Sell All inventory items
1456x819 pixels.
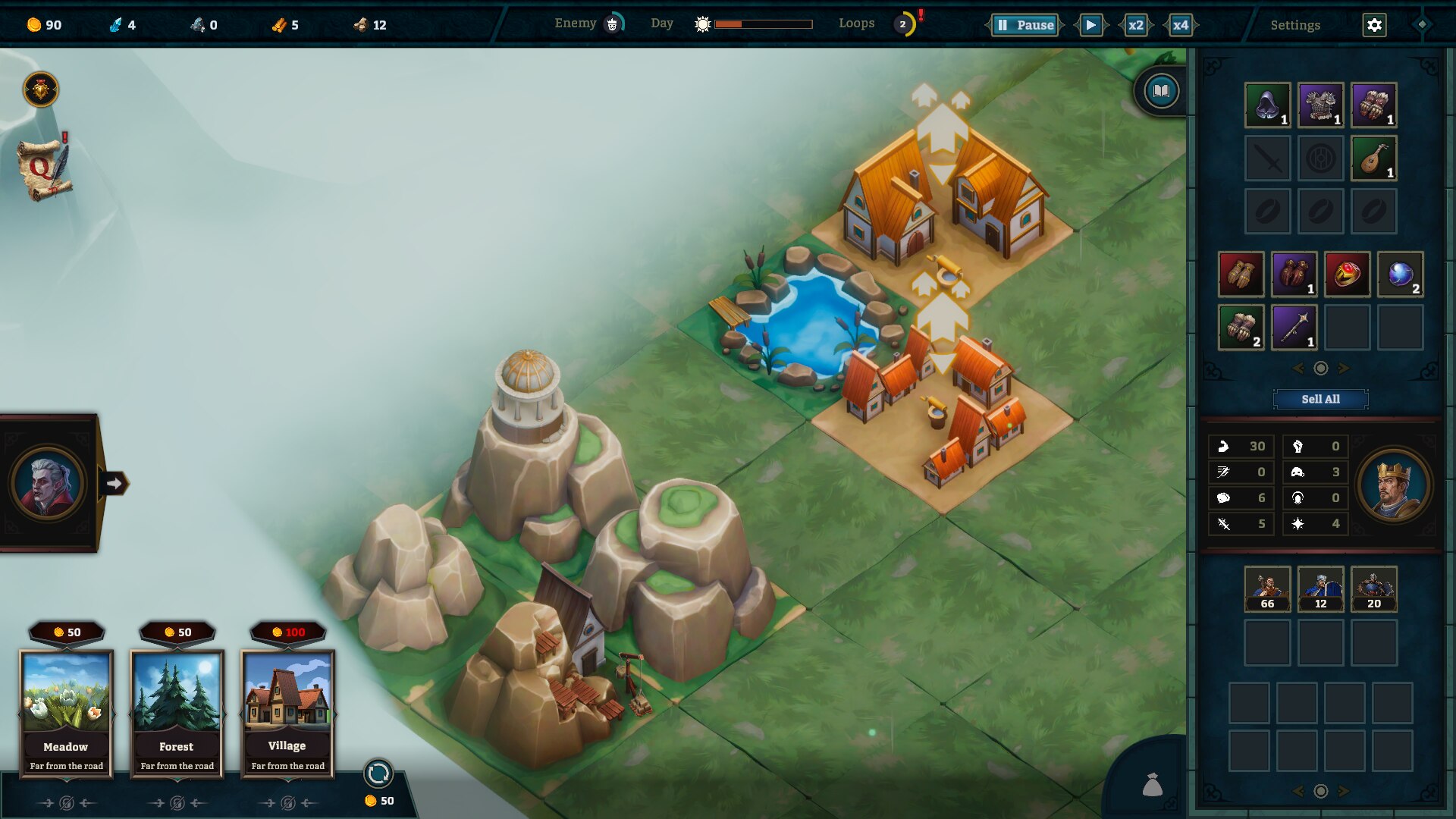[x=1320, y=399]
